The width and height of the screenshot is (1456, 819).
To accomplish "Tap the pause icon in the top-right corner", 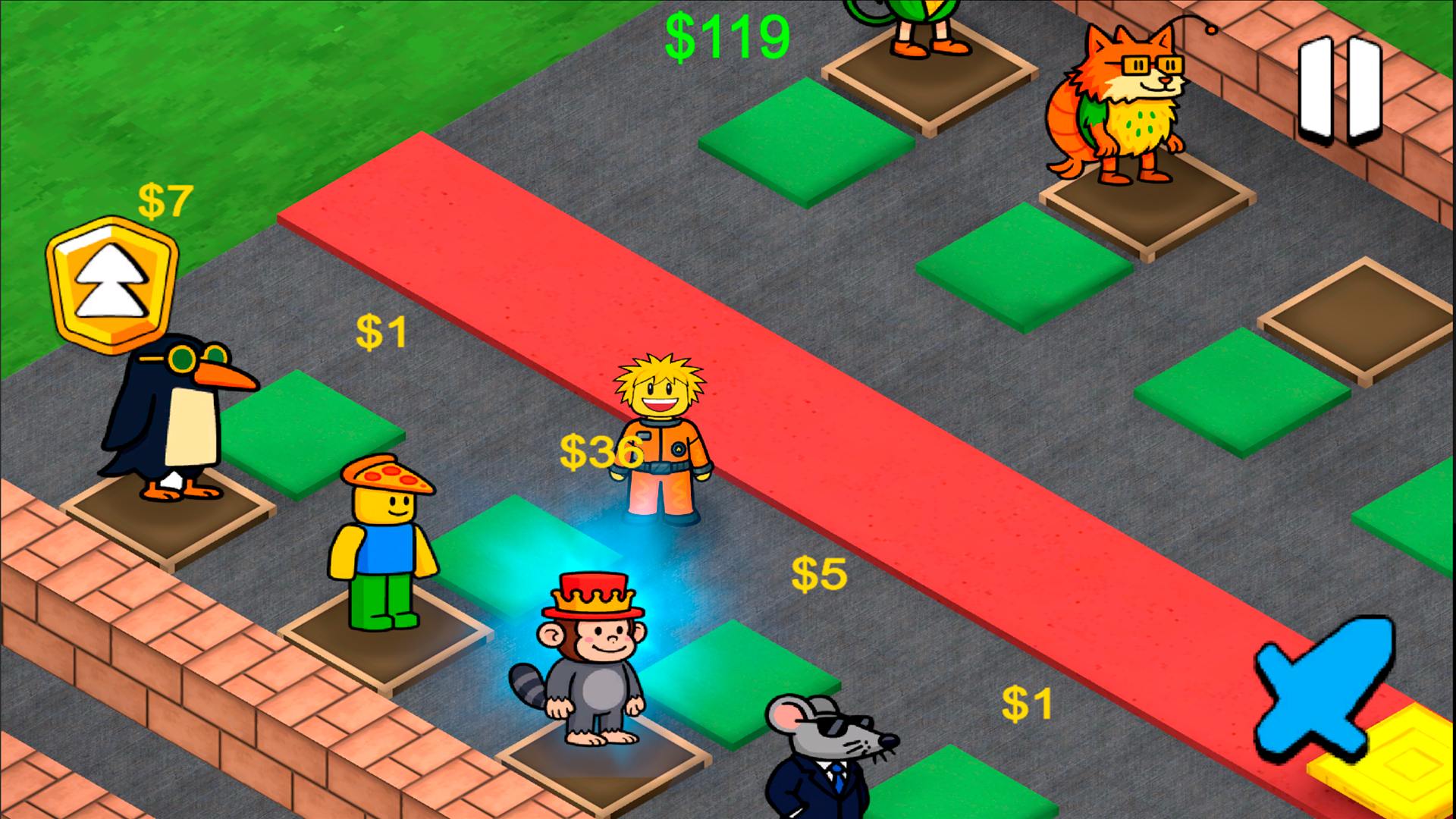I will point(1338,91).
